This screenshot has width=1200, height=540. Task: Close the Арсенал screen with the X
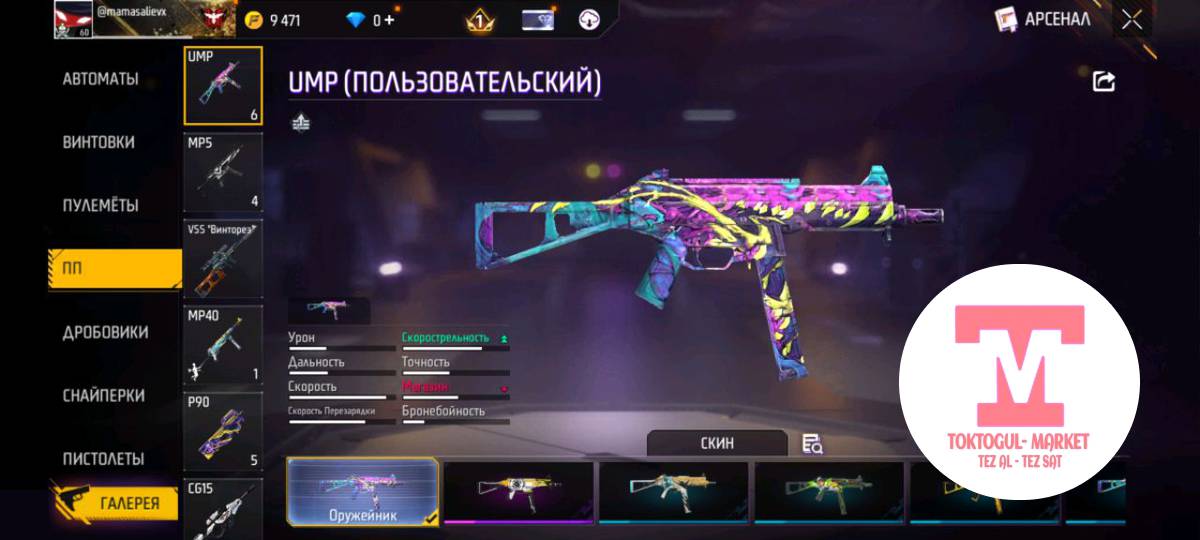[x=1132, y=19]
